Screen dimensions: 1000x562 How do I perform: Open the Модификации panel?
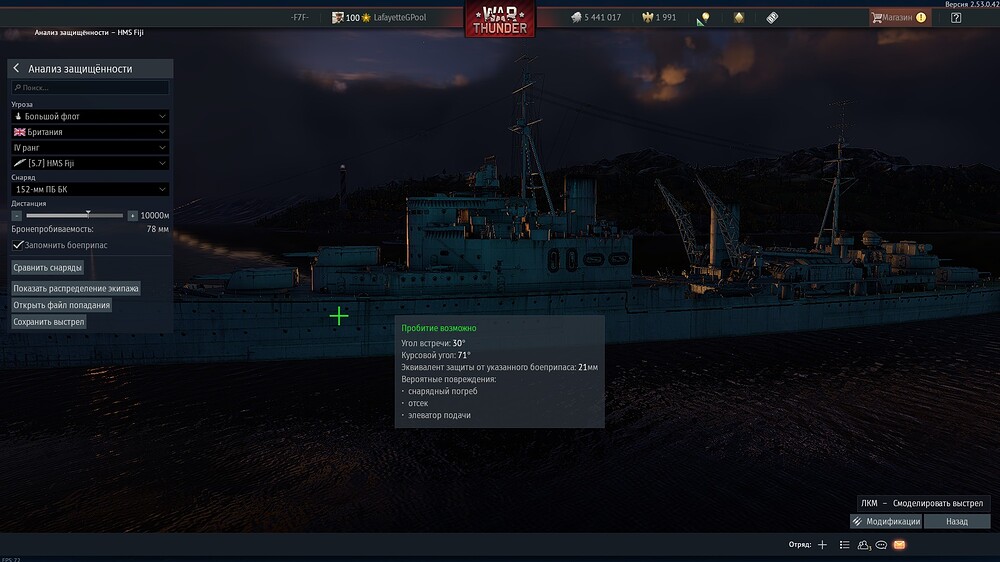886,521
